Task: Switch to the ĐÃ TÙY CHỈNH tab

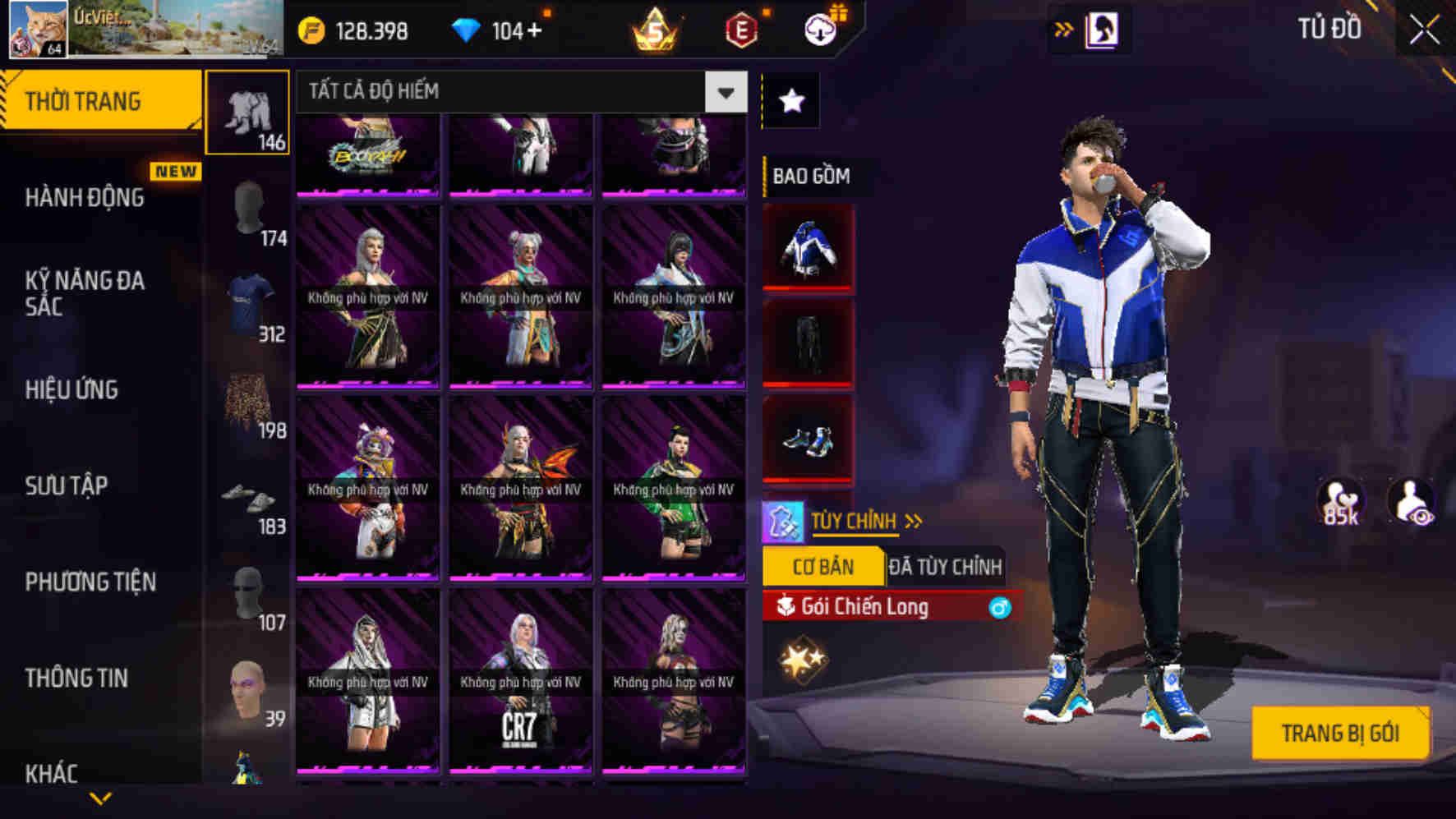Action: pos(947,565)
